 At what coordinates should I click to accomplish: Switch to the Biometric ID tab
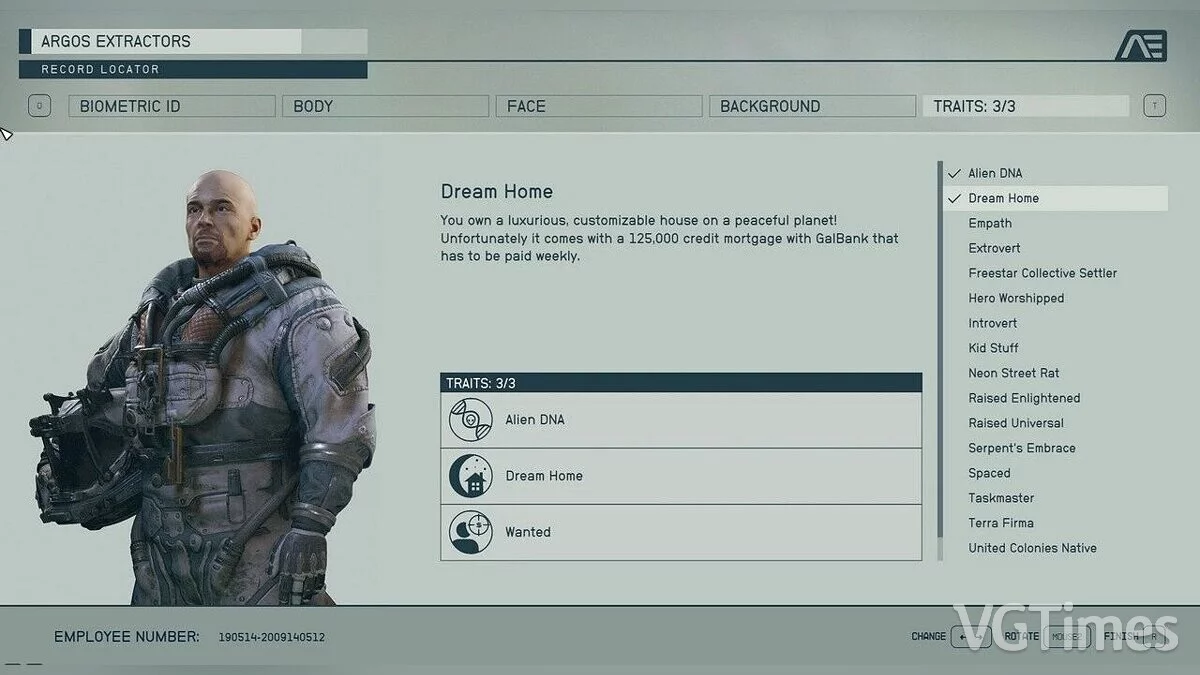click(171, 106)
